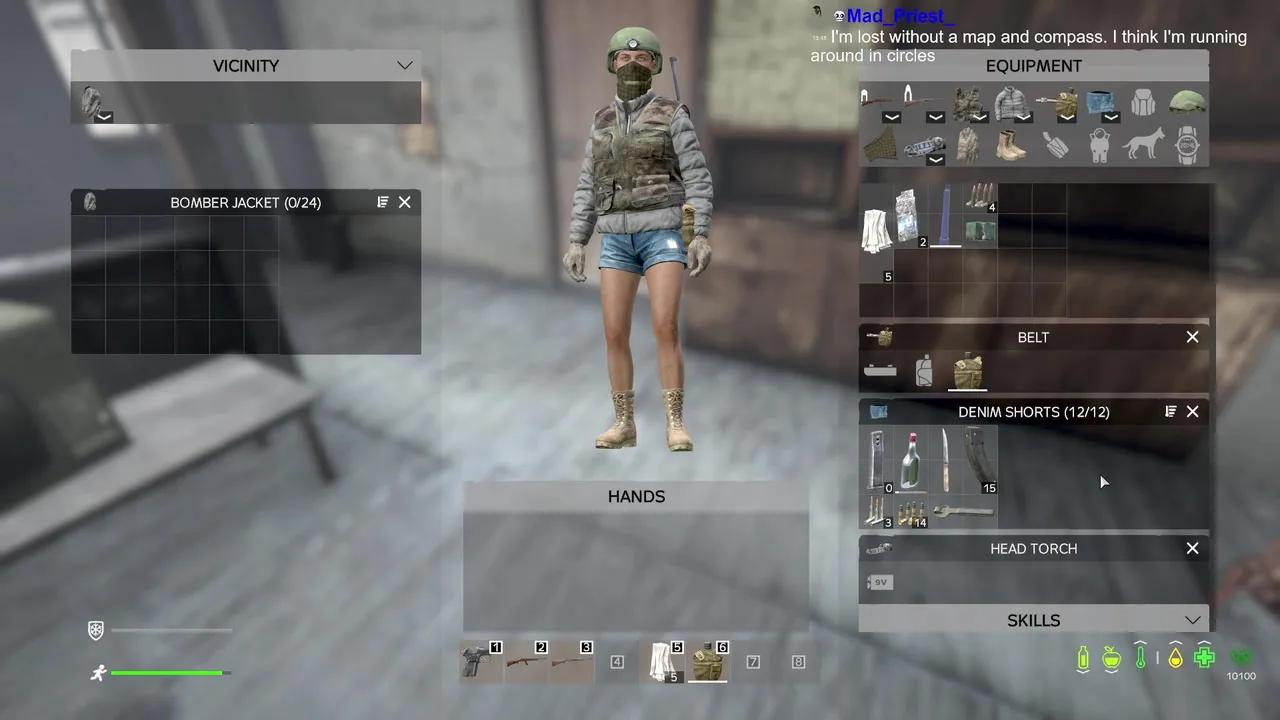The height and width of the screenshot is (720, 1280).
Task: Select the canteen in the Belt panel
Action: [x=966, y=371]
